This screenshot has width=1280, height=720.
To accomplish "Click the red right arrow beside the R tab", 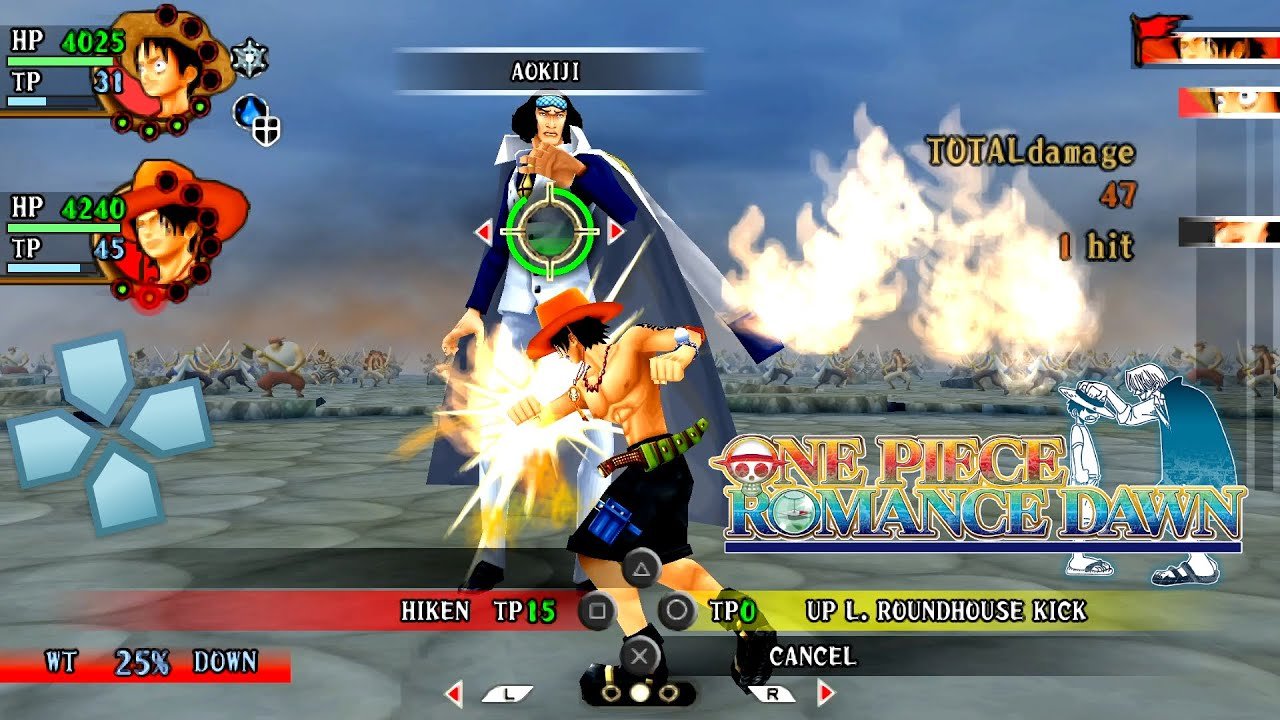I will tap(826, 693).
